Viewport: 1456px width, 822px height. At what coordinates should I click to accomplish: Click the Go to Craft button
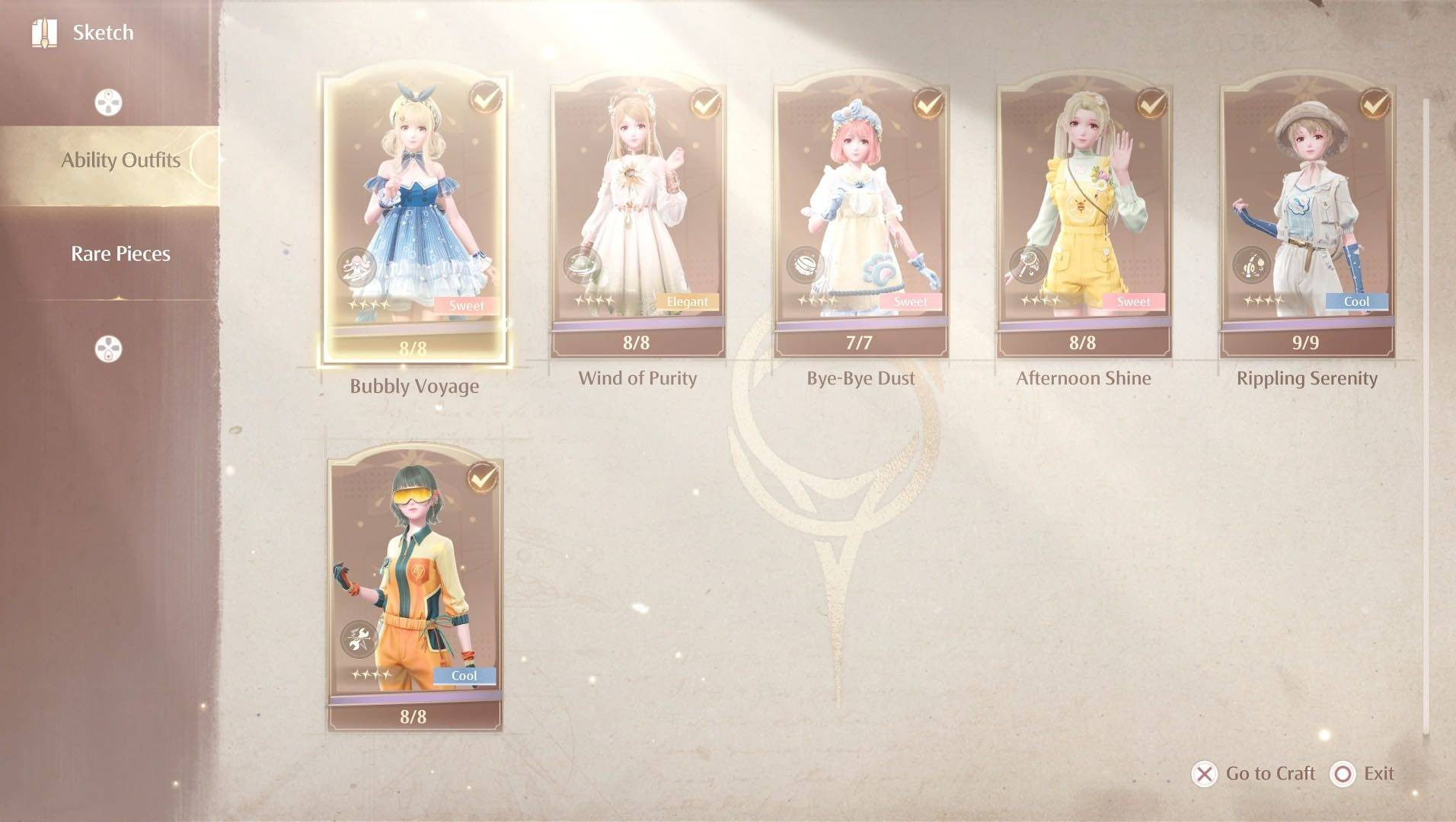click(1254, 774)
